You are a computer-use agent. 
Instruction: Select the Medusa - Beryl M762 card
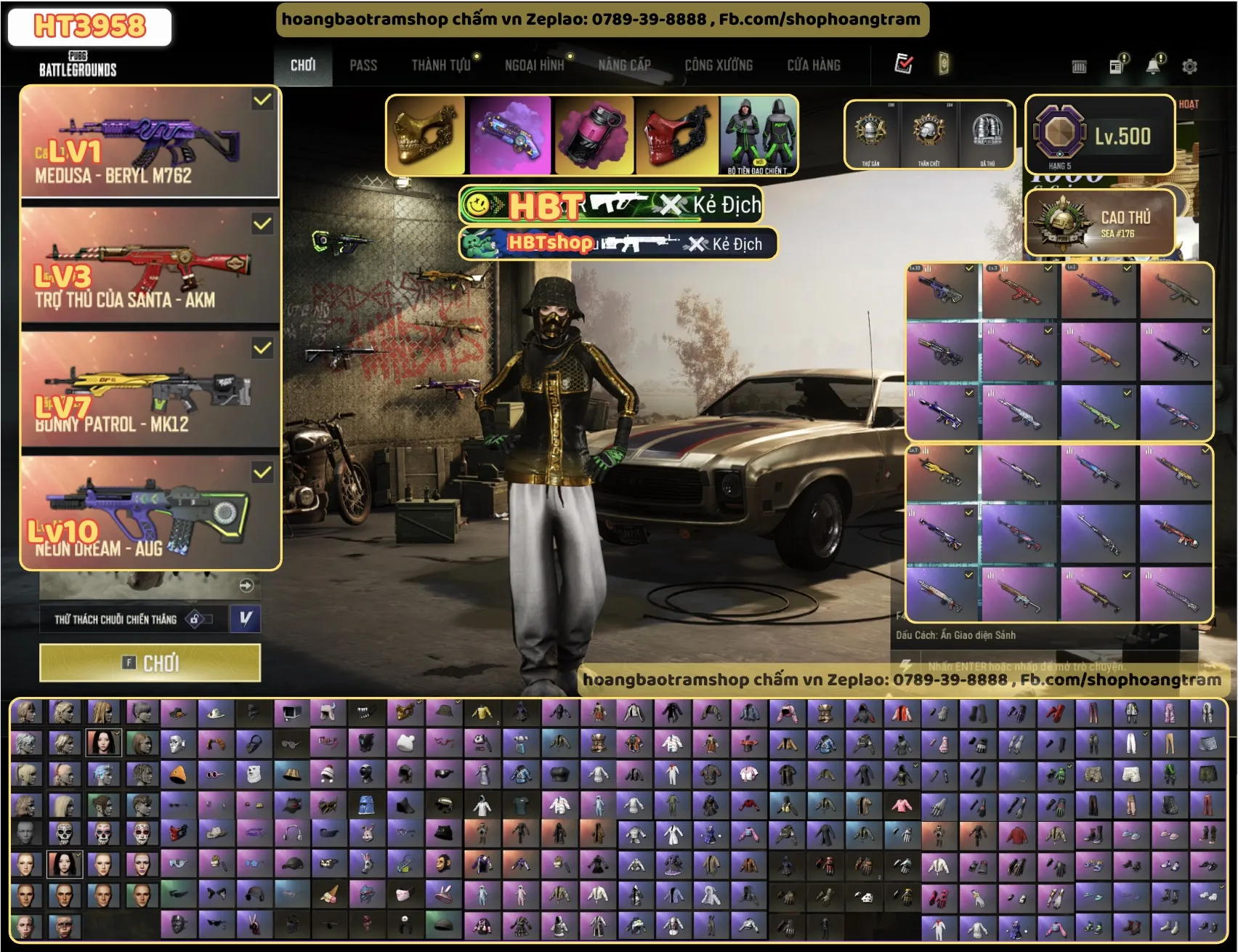(150, 142)
